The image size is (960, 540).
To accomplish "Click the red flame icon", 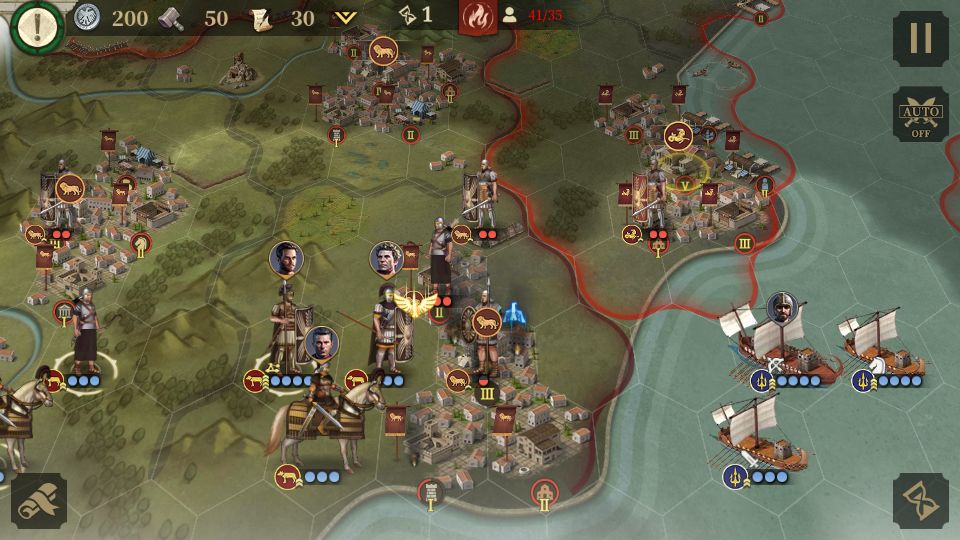I will (x=477, y=16).
